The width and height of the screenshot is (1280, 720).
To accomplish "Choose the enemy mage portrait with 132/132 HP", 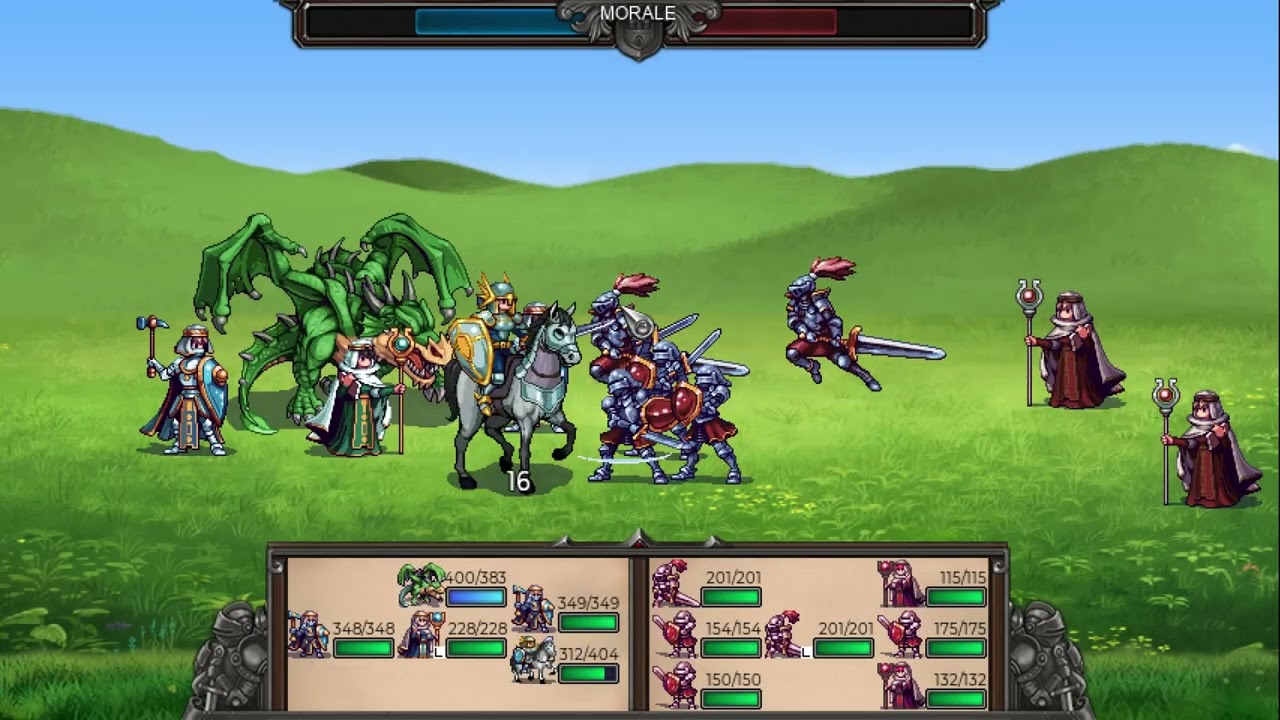I will [900, 685].
